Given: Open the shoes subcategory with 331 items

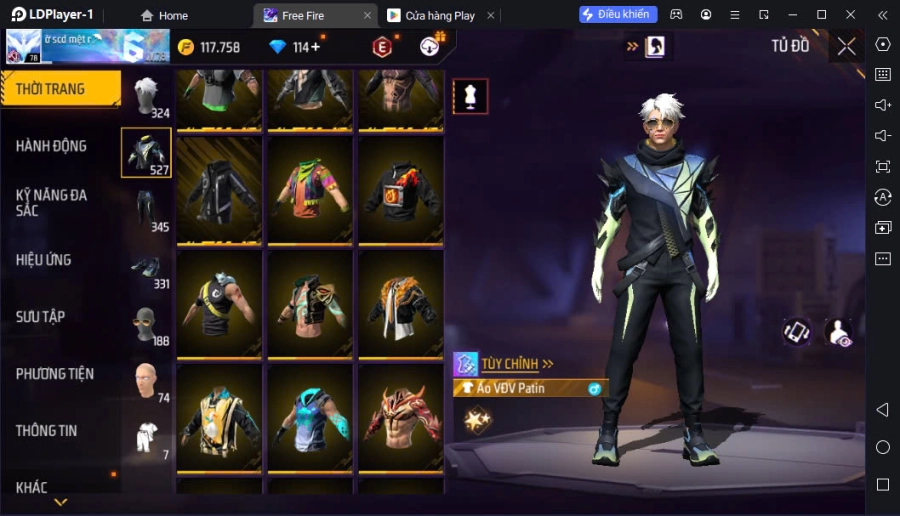Looking at the screenshot, I should 147,268.
